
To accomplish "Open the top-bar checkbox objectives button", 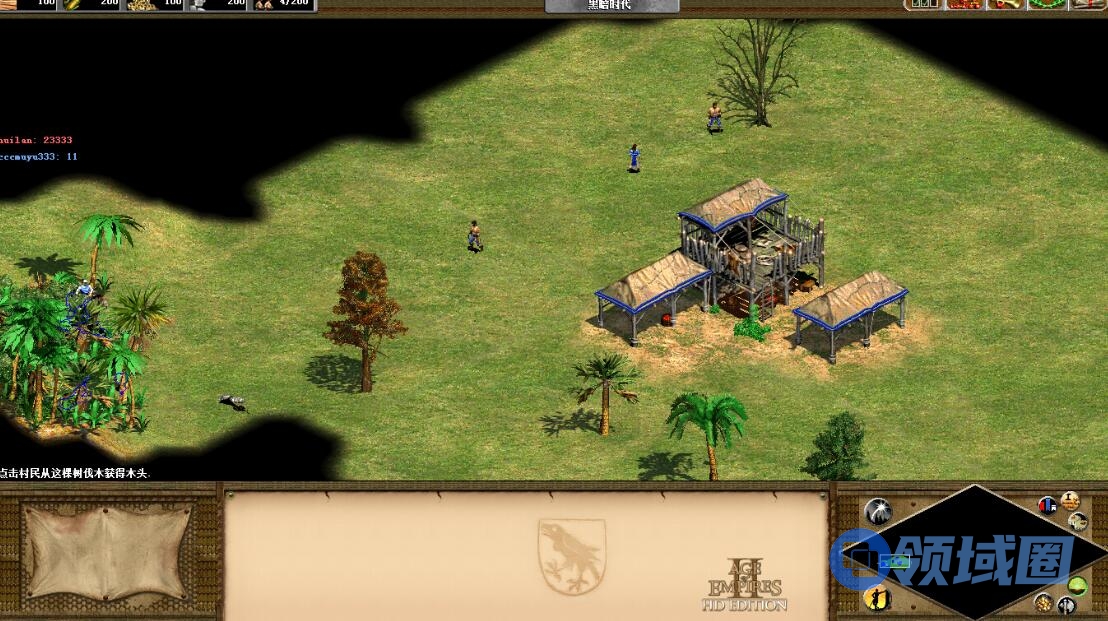I will pos(923,5).
